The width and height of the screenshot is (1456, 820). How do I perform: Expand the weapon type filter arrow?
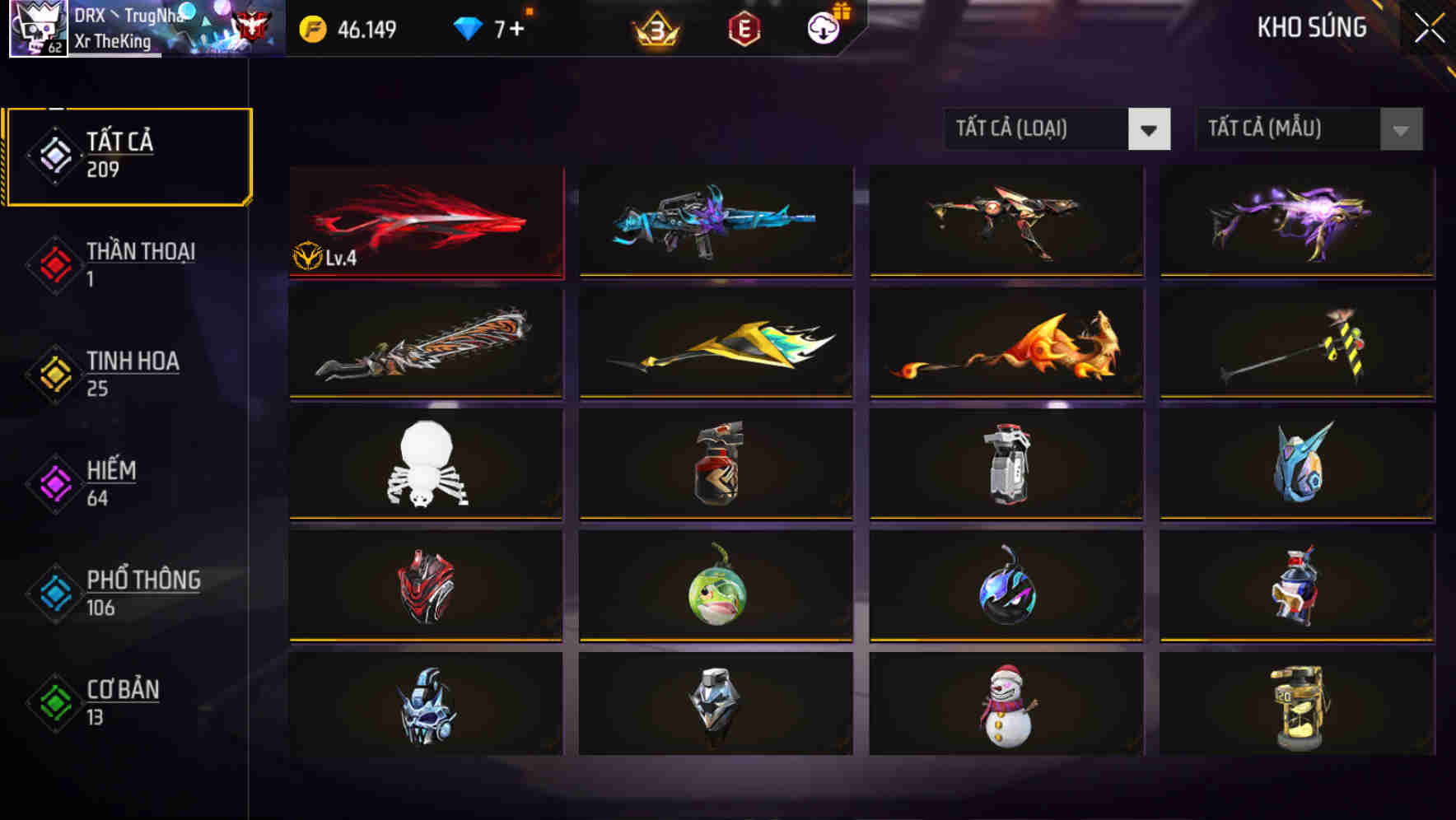[x=1150, y=129]
